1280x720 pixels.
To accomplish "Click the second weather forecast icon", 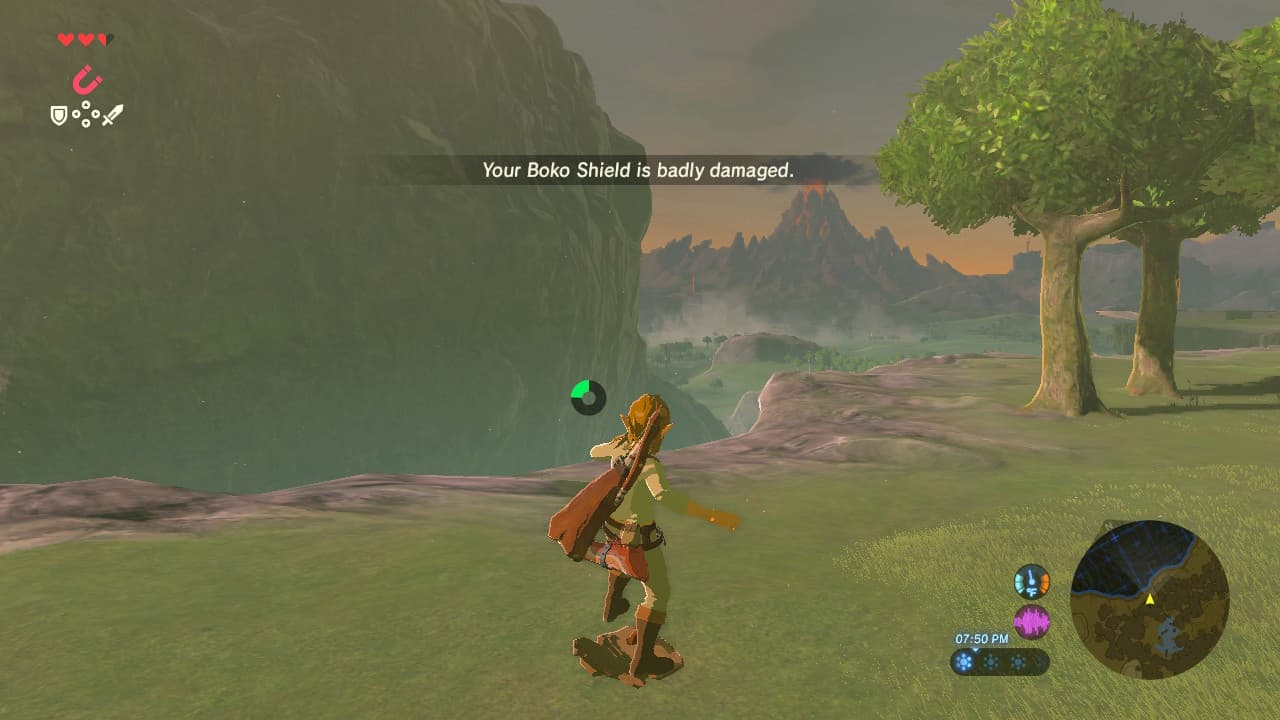I will 990,662.
